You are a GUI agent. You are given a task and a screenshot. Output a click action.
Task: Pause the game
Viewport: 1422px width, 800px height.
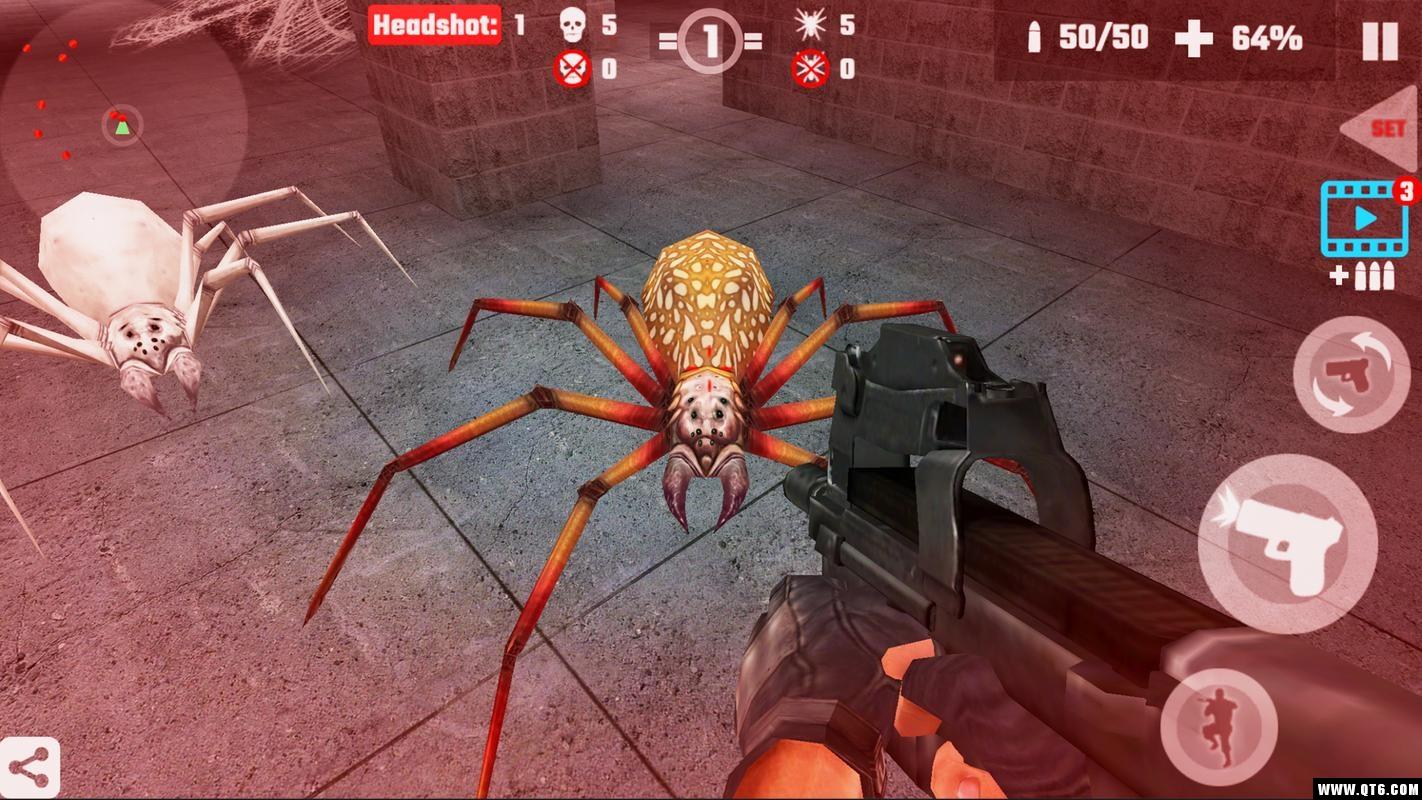tap(1379, 41)
